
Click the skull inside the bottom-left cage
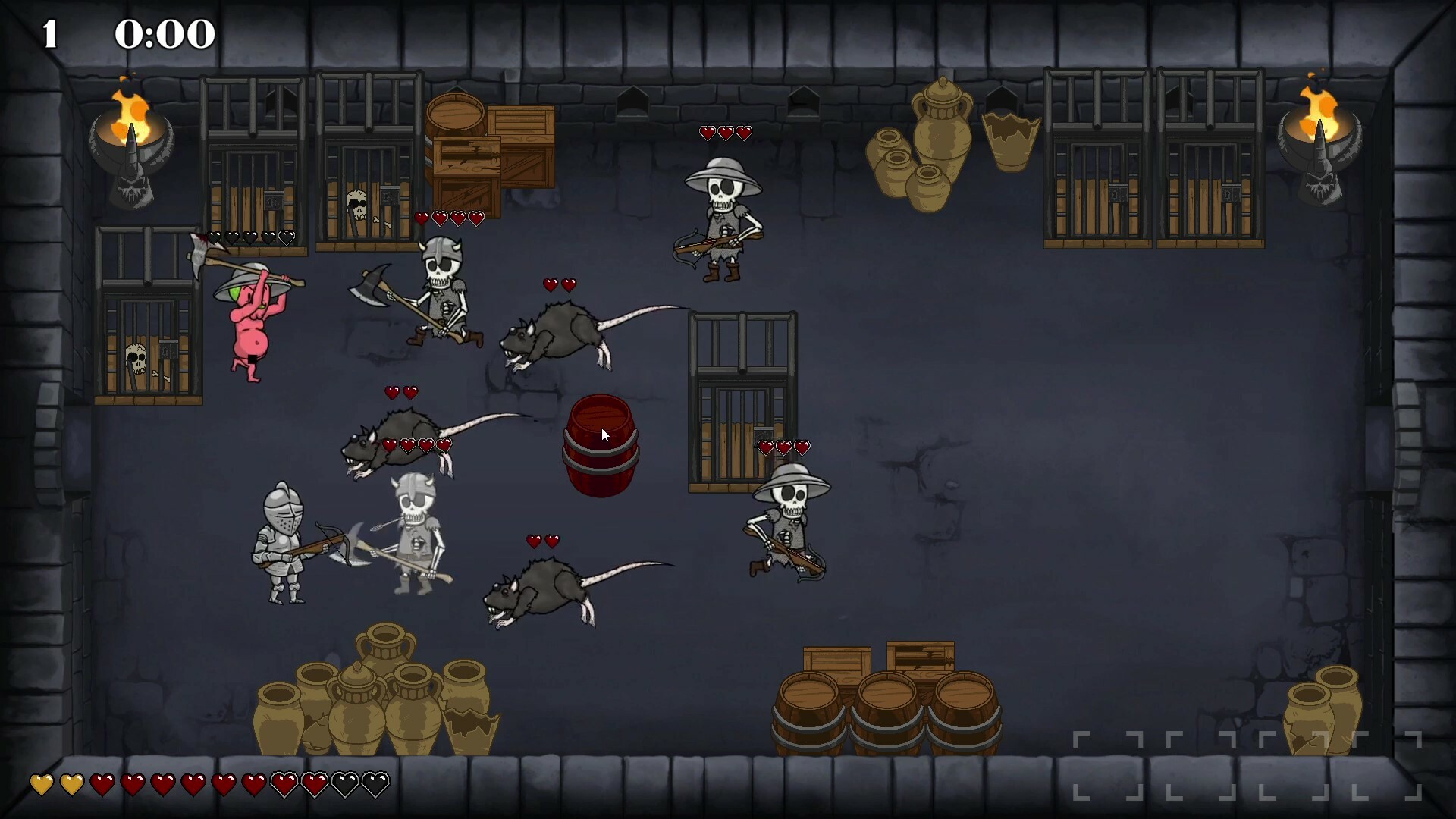coord(136,356)
